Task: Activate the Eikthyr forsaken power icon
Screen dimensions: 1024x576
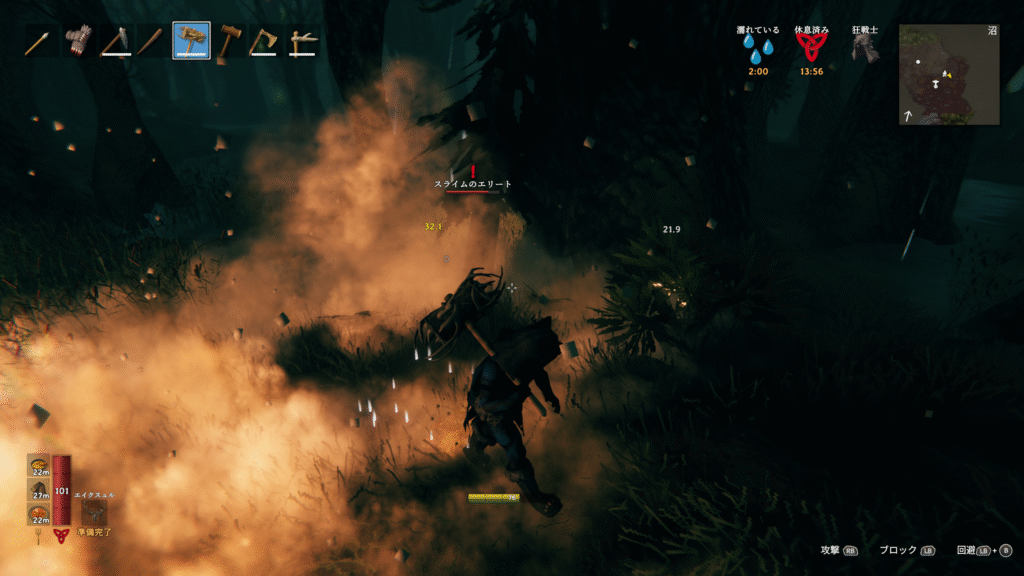Action: pos(95,511)
